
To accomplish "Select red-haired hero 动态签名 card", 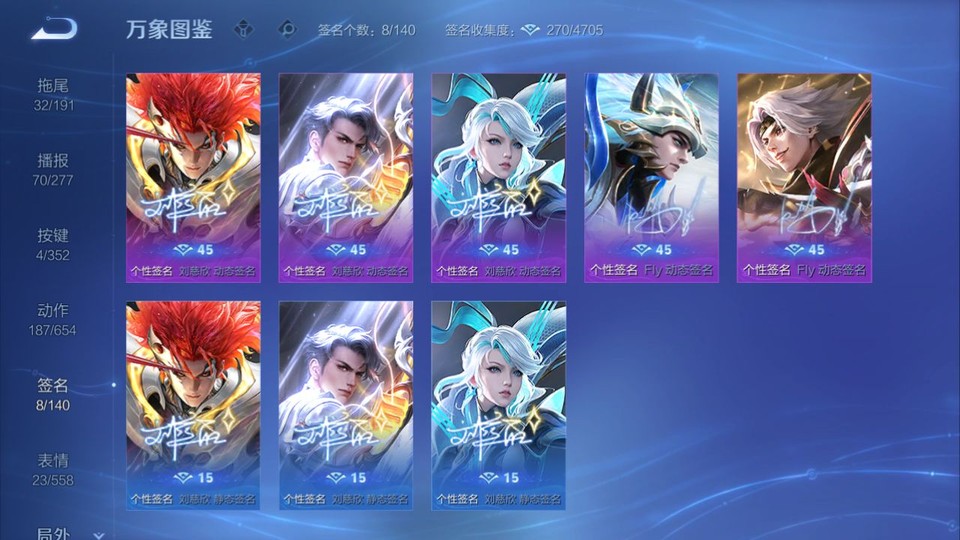I will (x=193, y=177).
